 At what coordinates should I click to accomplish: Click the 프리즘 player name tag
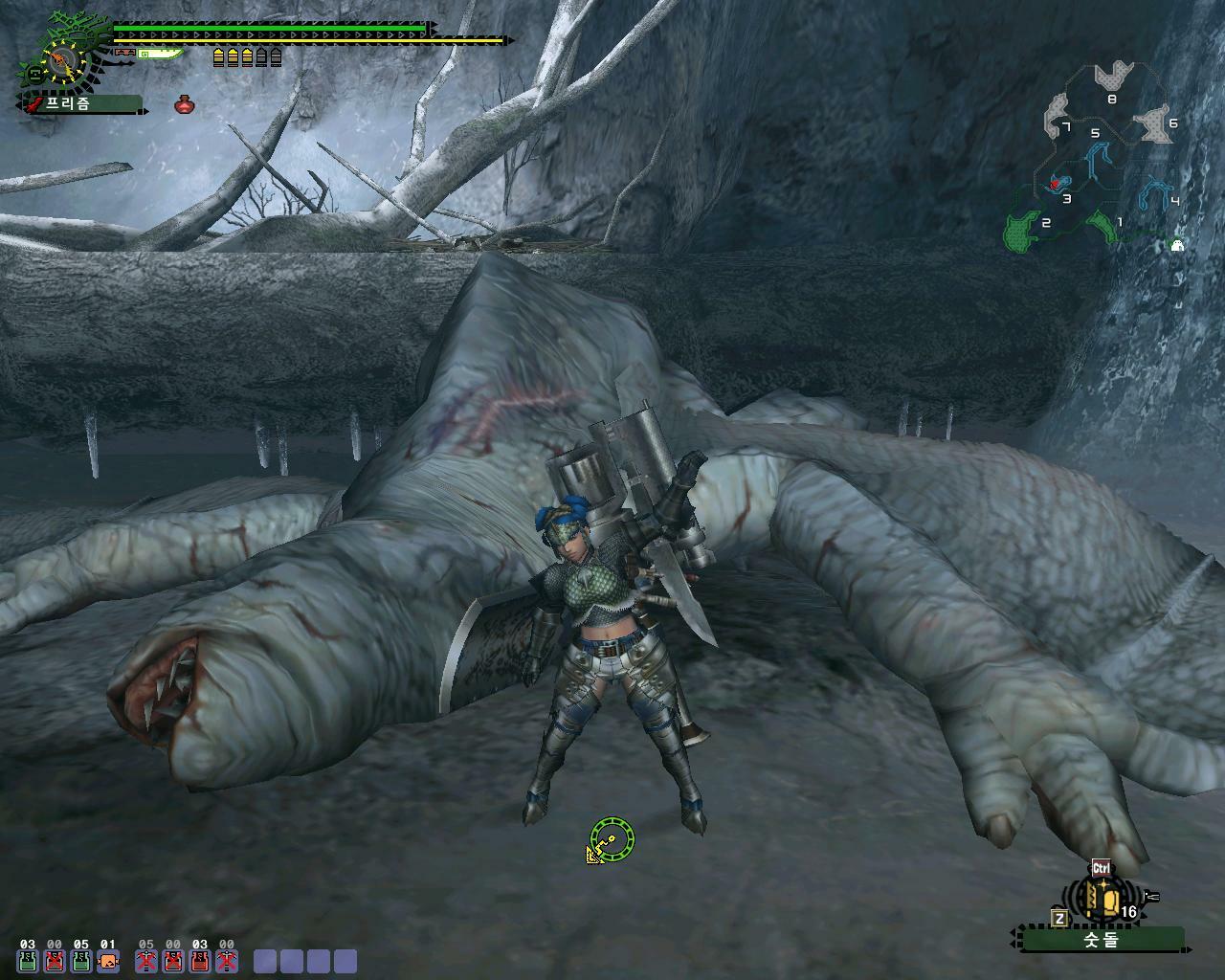pyautogui.click(x=80, y=104)
